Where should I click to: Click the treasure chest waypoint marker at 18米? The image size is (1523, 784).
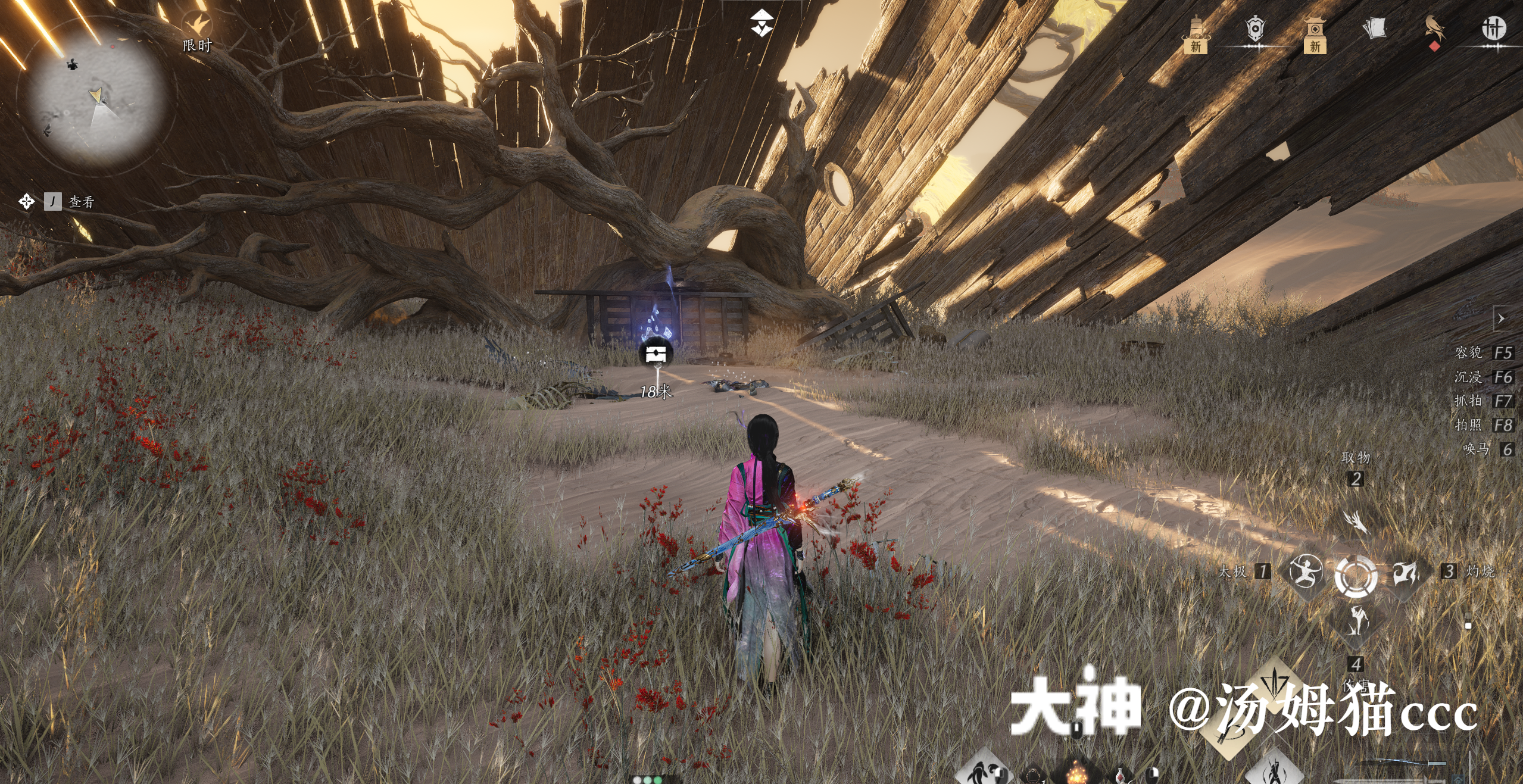coord(656,354)
